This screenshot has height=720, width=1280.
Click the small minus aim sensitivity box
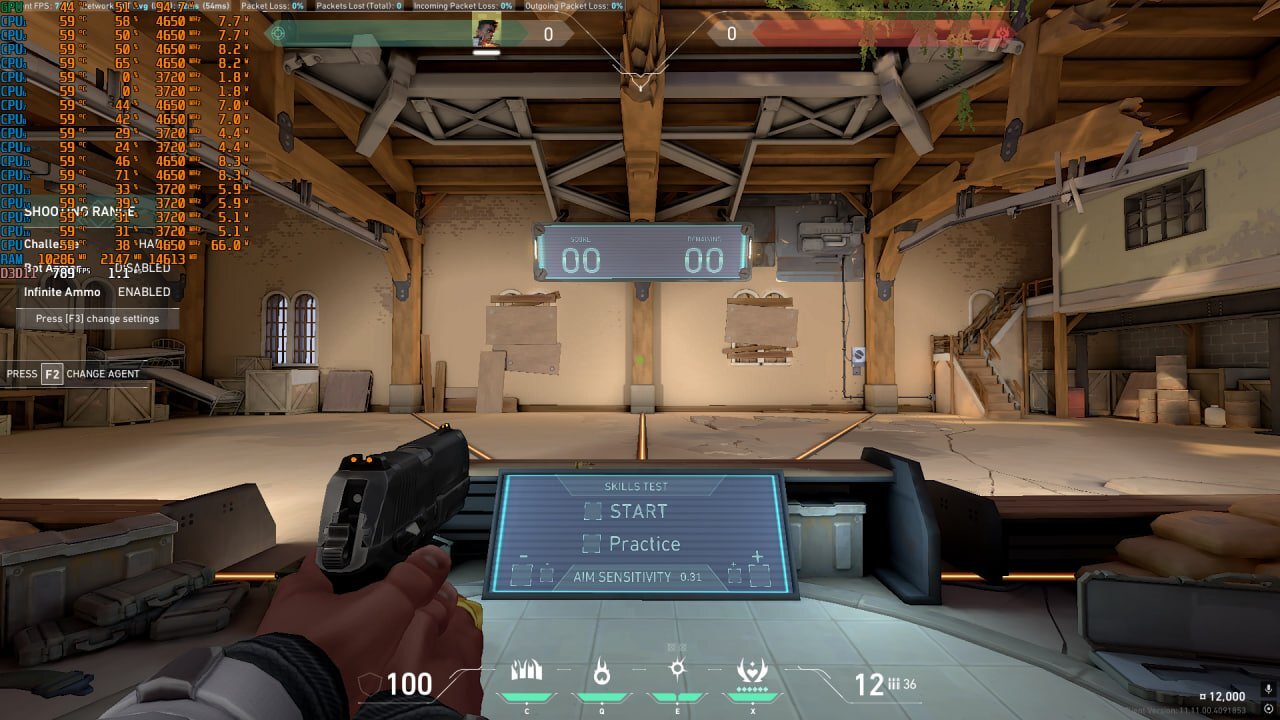click(x=546, y=574)
